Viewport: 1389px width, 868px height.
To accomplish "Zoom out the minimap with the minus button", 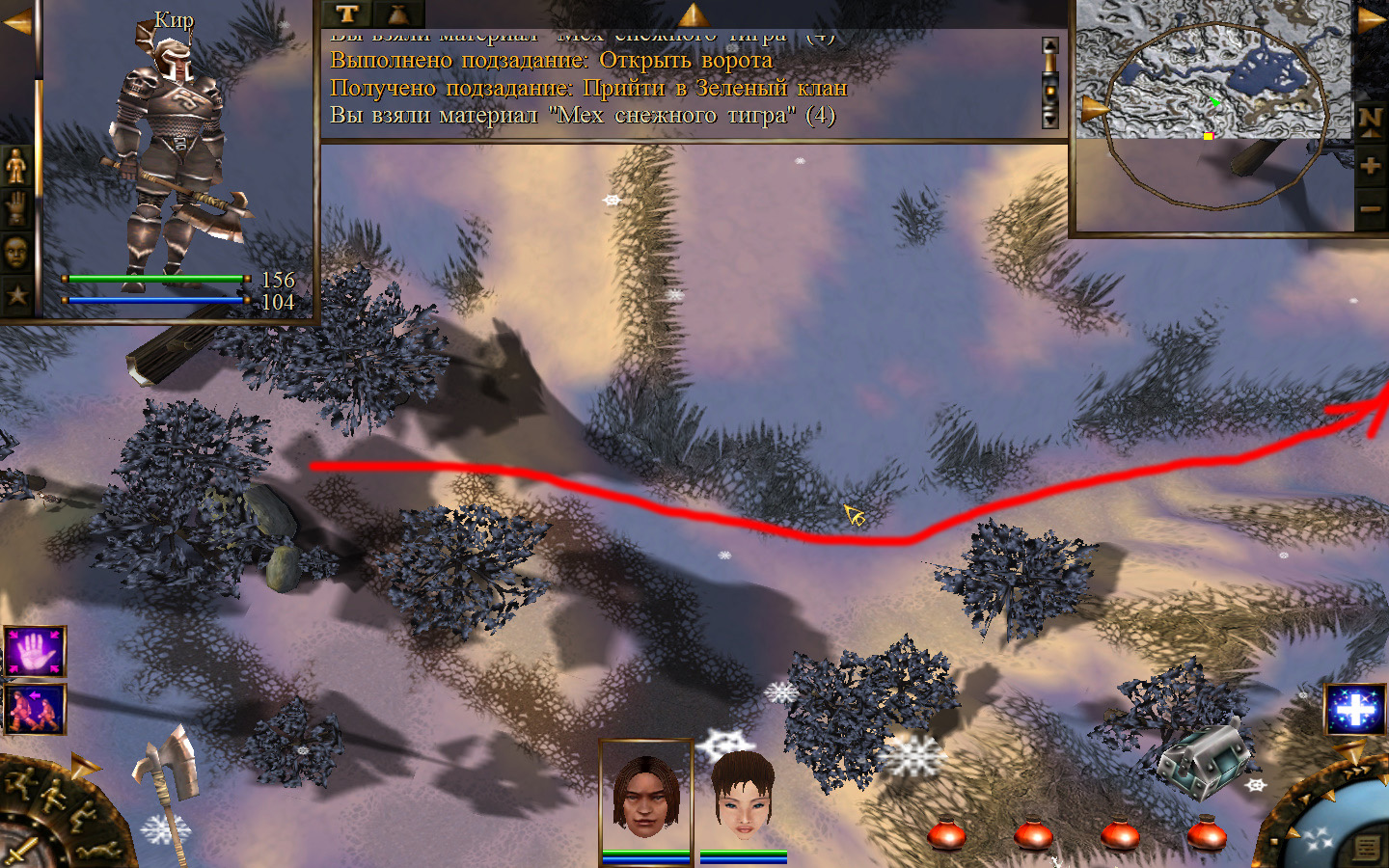I will coord(1370,208).
